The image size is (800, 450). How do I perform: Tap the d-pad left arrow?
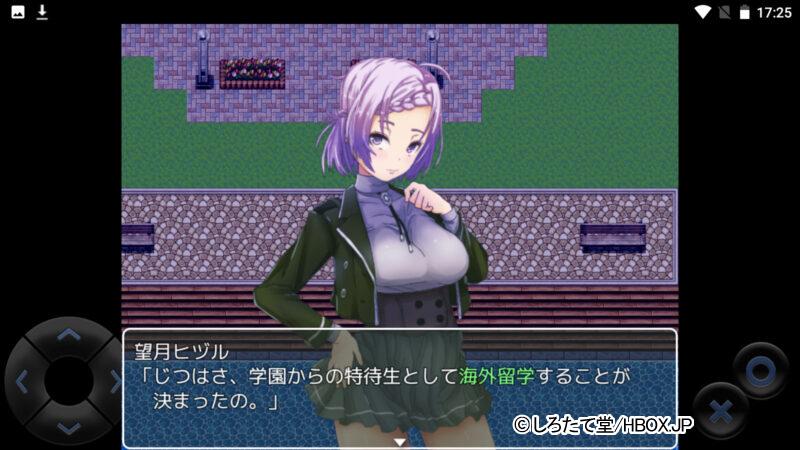pos(22,380)
